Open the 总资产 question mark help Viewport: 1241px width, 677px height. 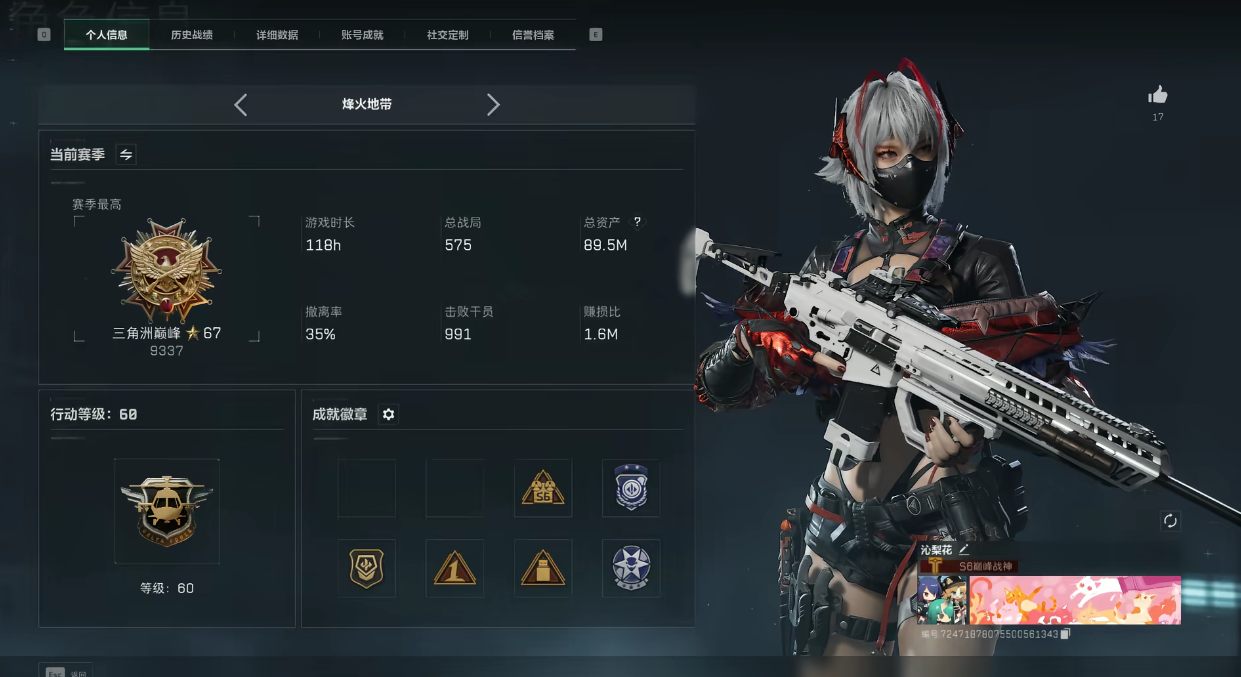click(x=638, y=222)
